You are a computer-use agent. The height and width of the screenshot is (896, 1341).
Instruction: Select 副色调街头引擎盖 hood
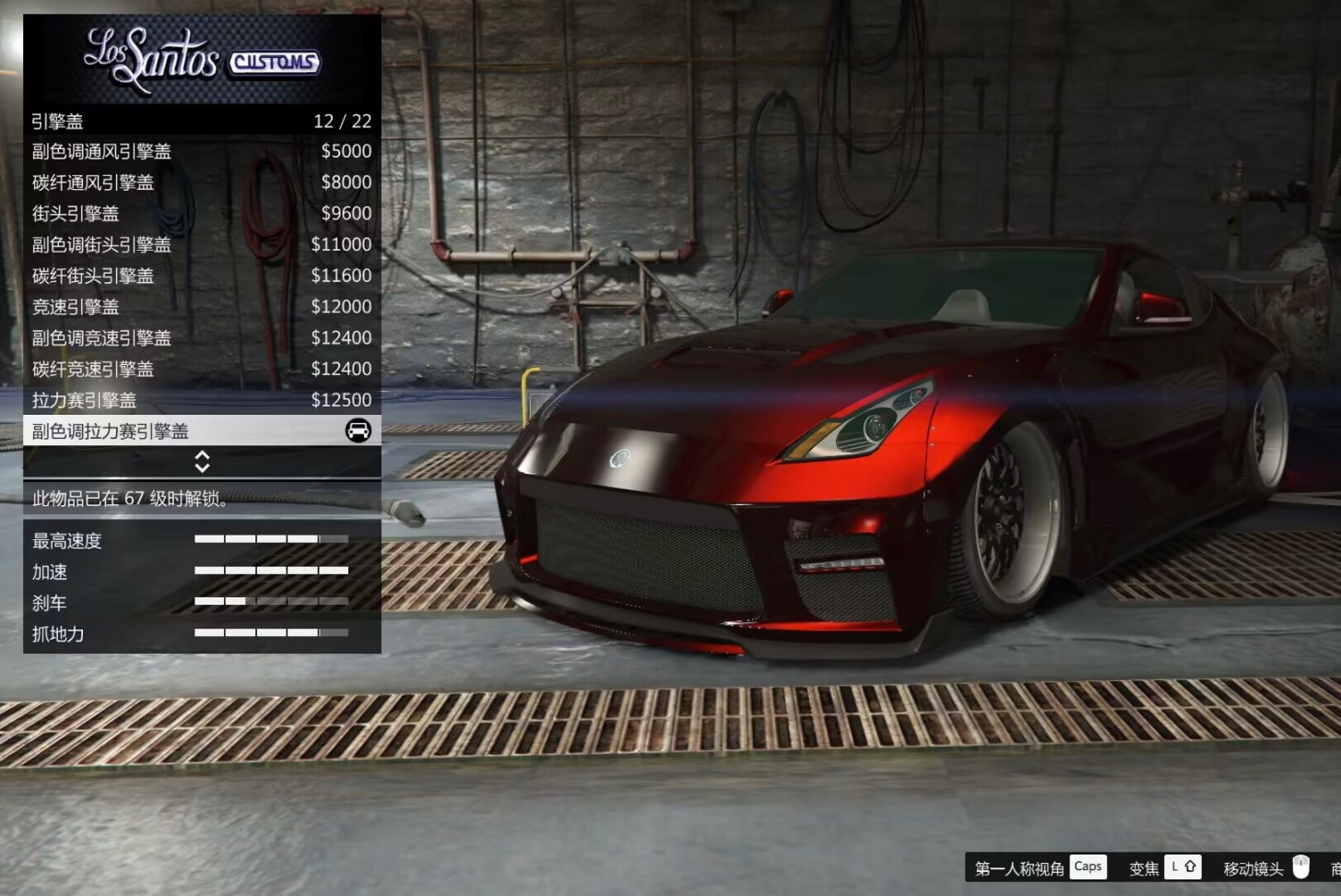point(201,244)
